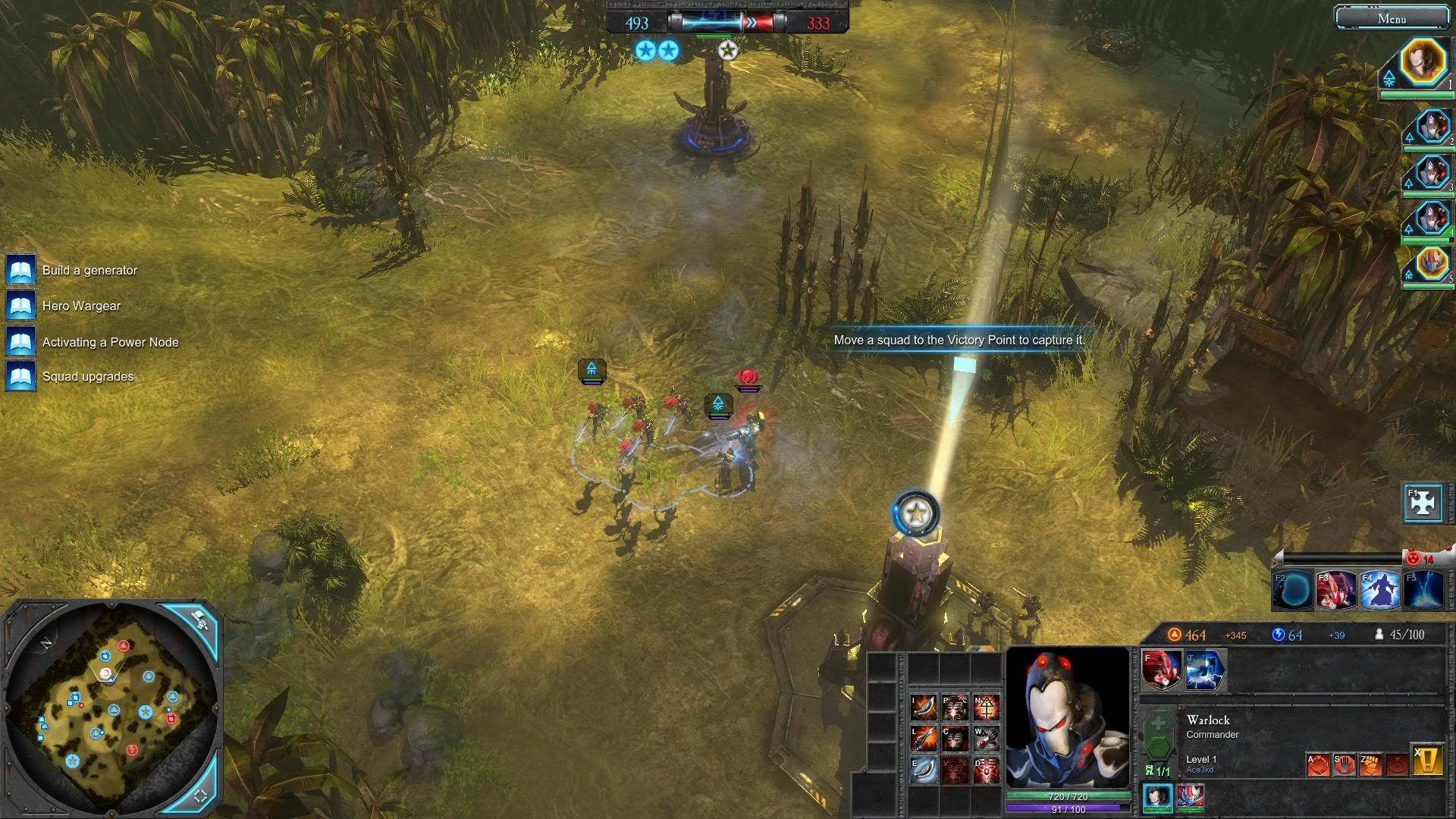Activate the minimap ping flag button
The image size is (1456, 819).
click(x=200, y=620)
